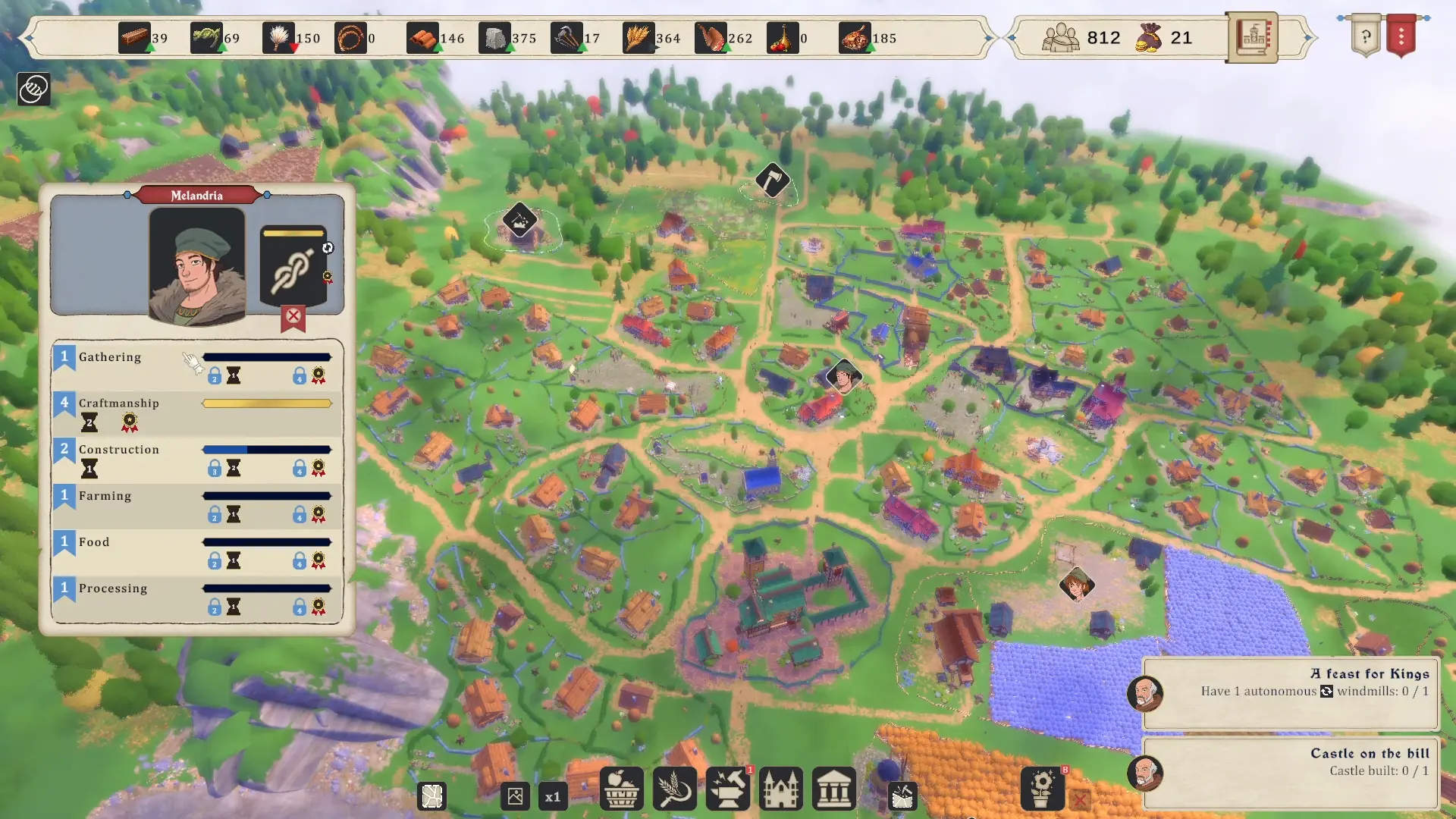This screenshot has height=819, width=1456.
Task: Select the anvil and hammer crafting category
Action: point(727,789)
